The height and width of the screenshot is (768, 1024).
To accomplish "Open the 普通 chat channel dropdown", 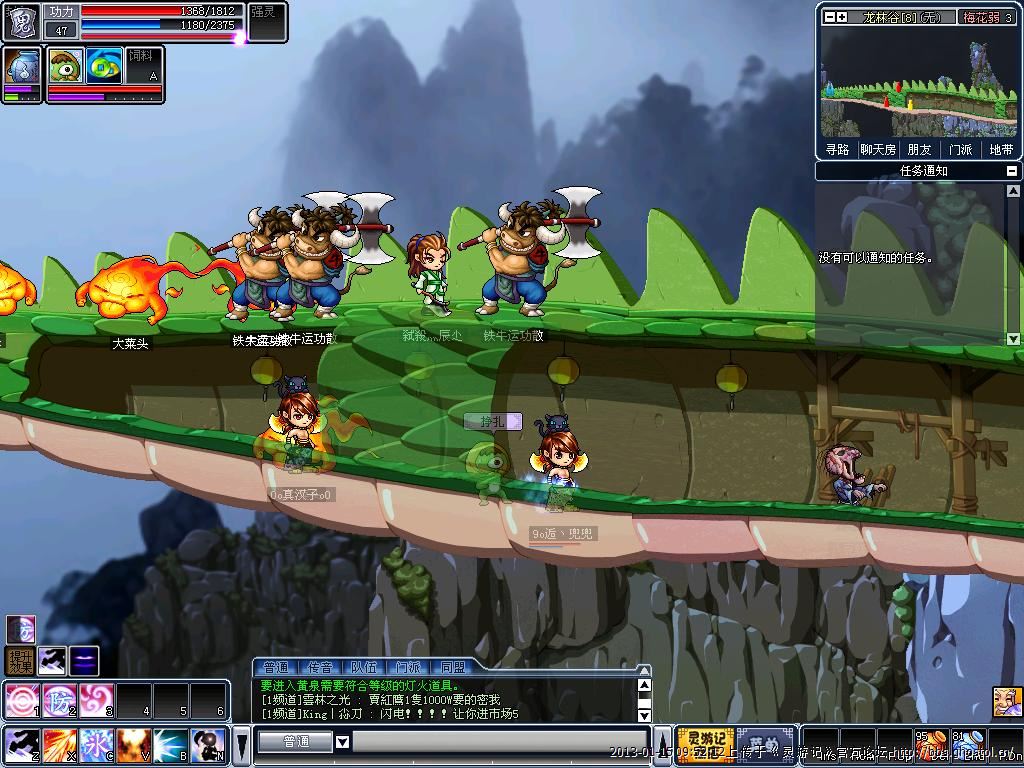I will (342, 742).
